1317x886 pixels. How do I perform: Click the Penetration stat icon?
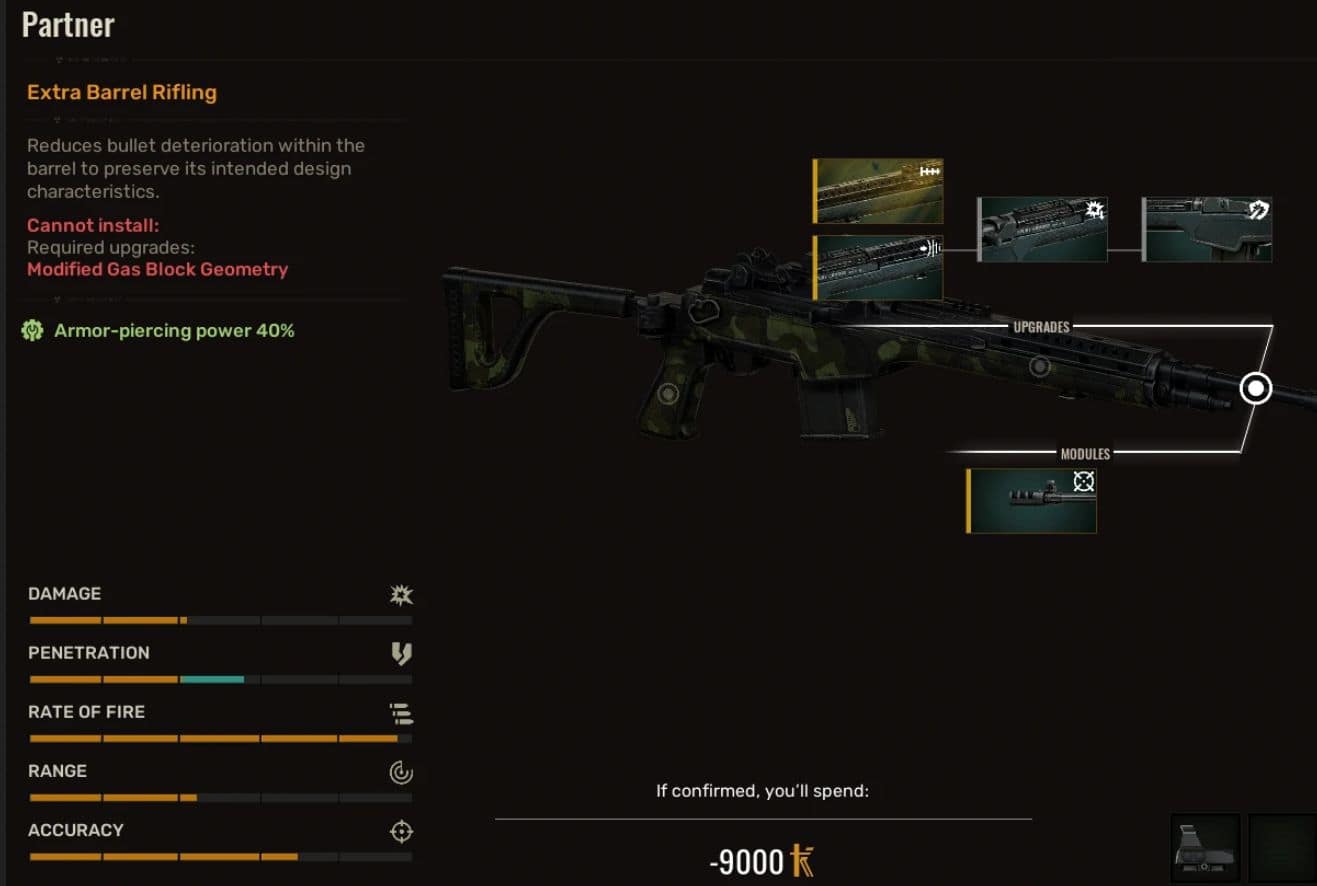pos(400,653)
